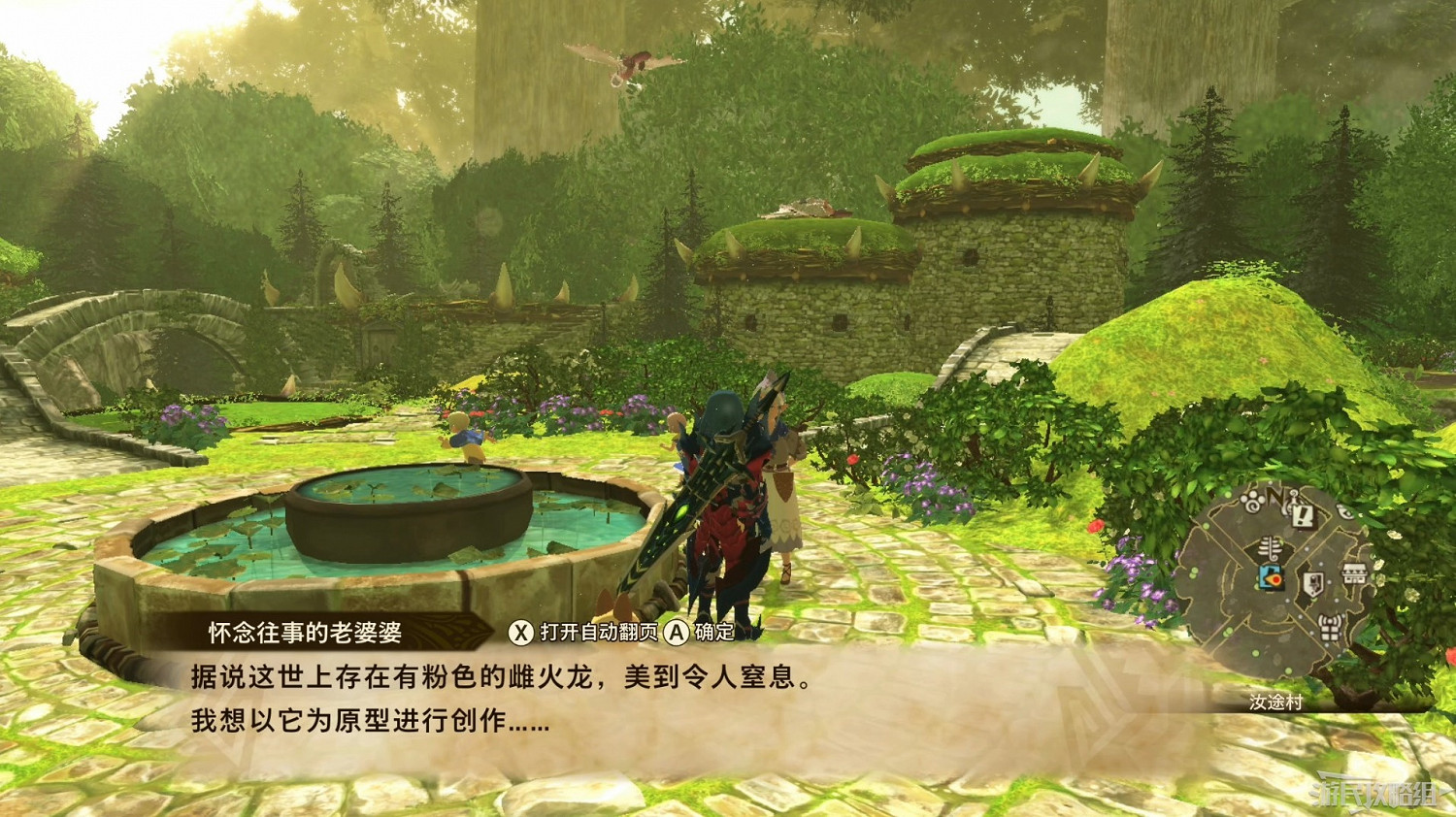Viewport: 1456px width, 817px height.
Task: Click the fishbone icon on the minimap
Action: (1270, 547)
